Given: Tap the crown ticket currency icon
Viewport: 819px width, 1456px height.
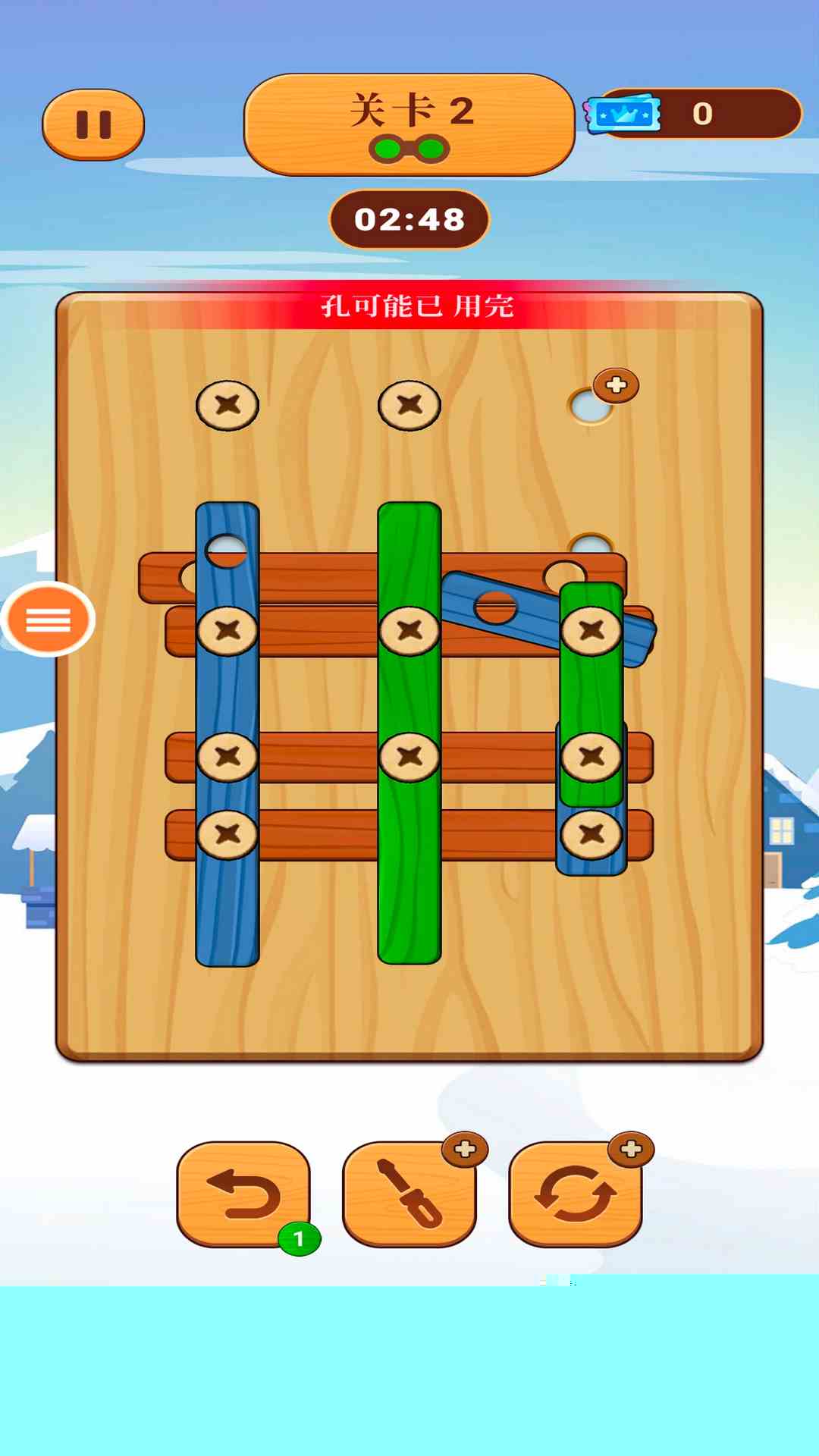Looking at the screenshot, I should [x=623, y=114].
